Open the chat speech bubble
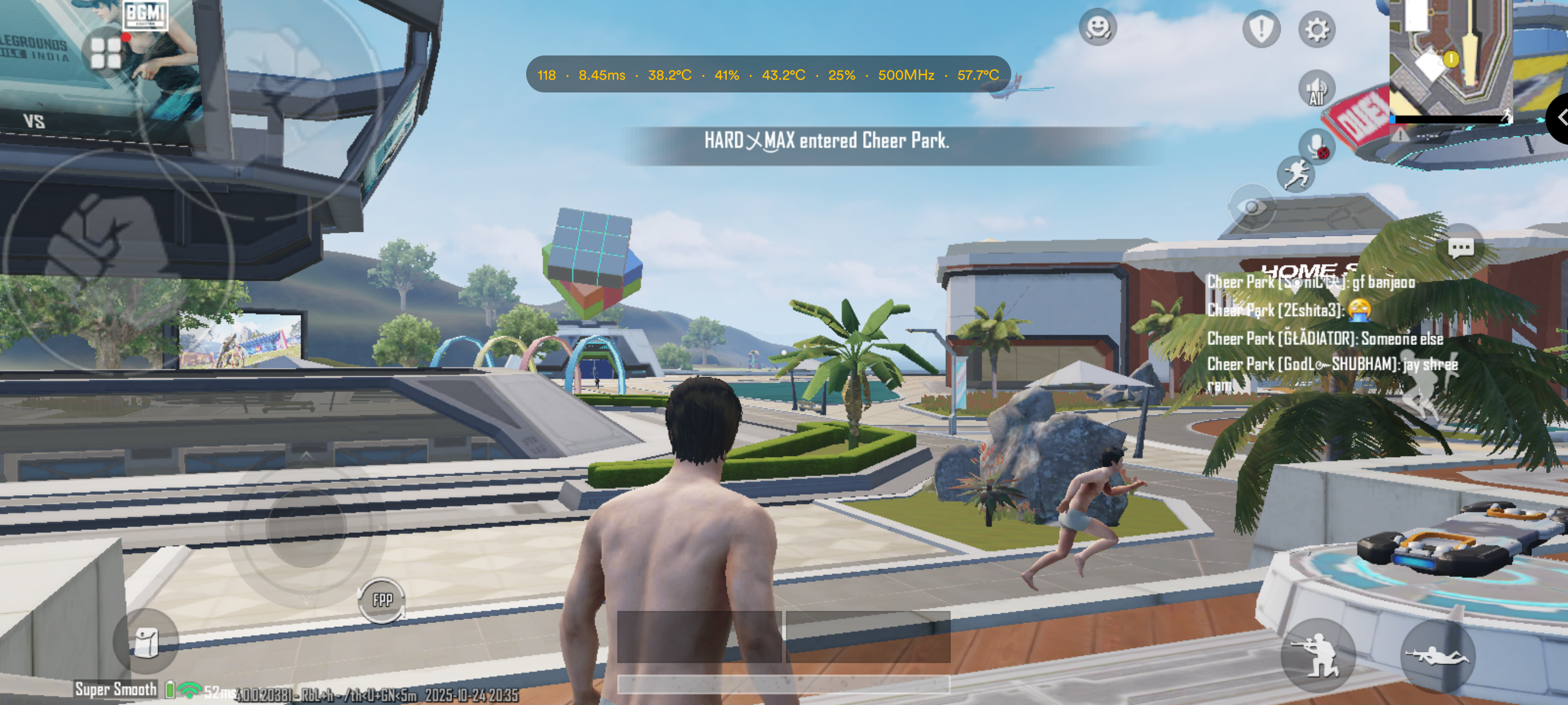 (x=1460, y=247)
